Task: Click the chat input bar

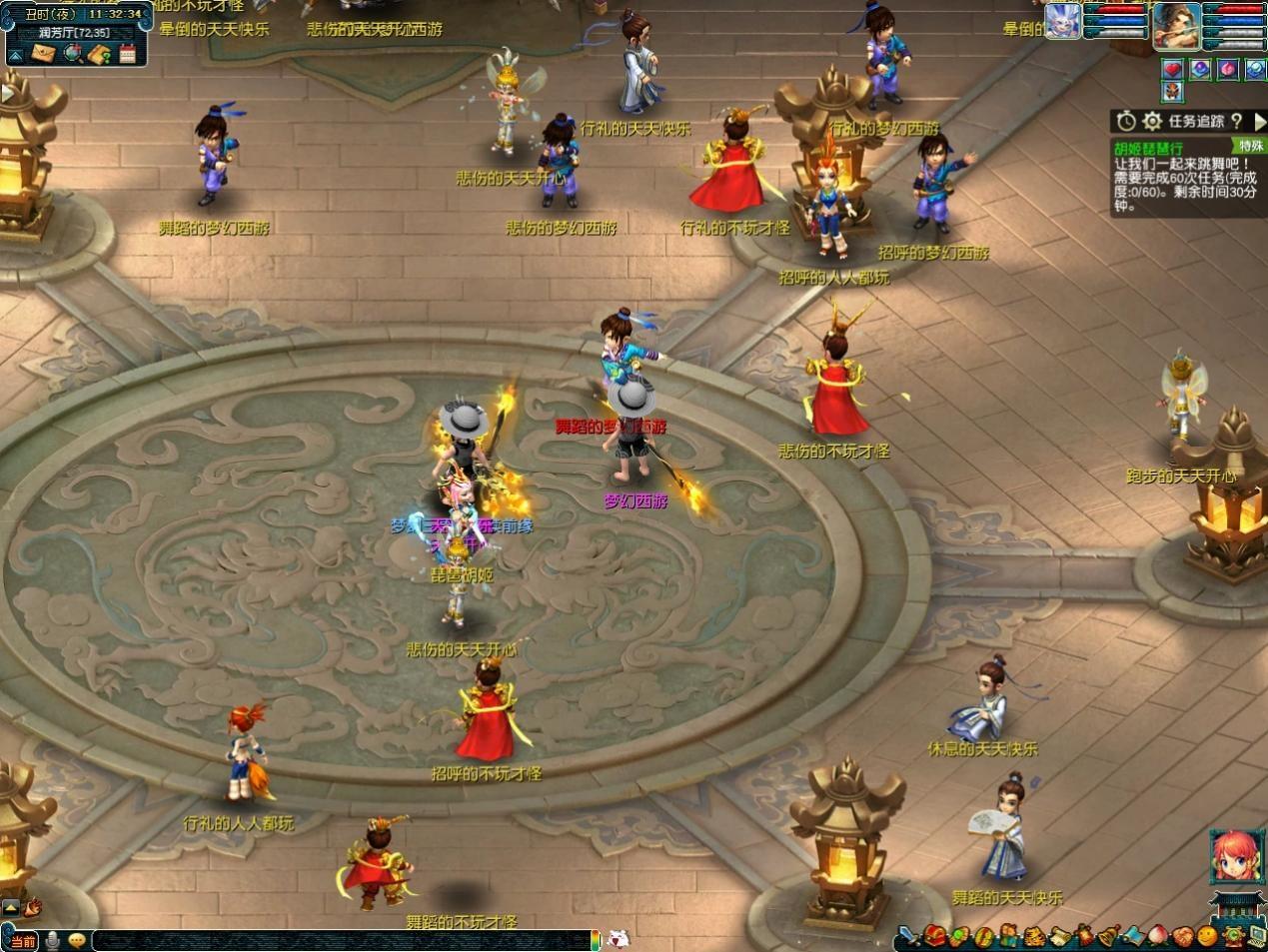Action: [340, 939]
